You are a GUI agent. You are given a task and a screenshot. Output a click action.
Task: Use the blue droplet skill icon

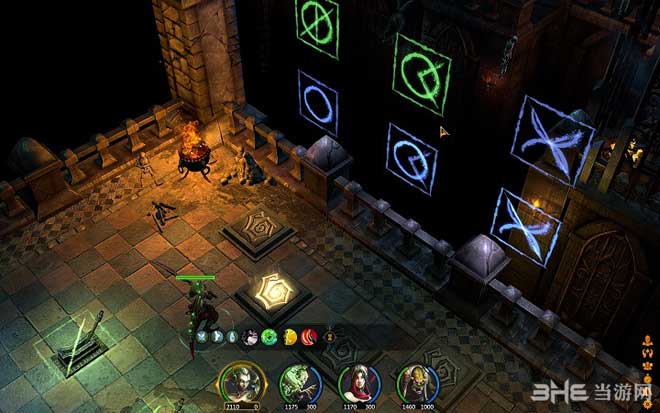click(x=234, y=337)
